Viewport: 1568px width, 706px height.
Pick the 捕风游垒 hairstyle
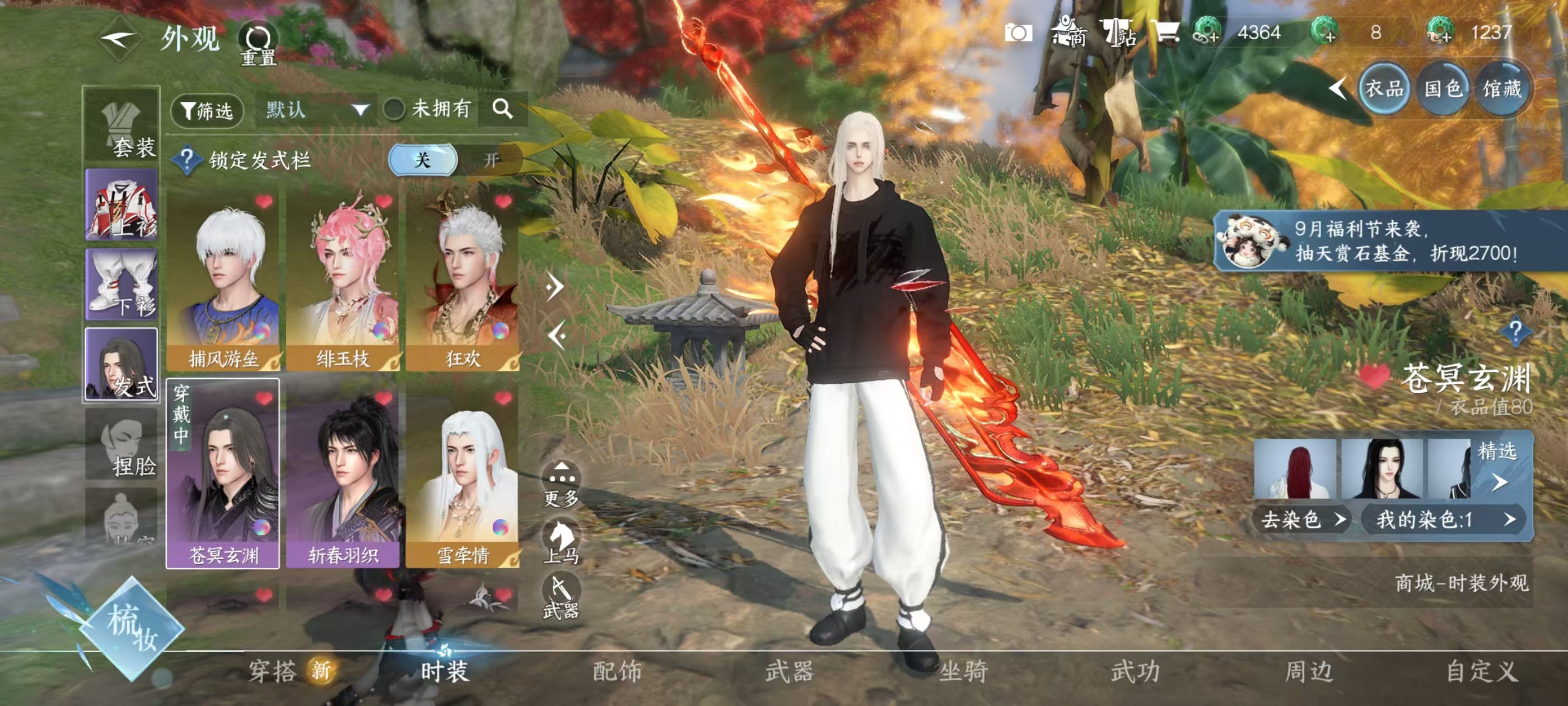(x=223, y=281)
